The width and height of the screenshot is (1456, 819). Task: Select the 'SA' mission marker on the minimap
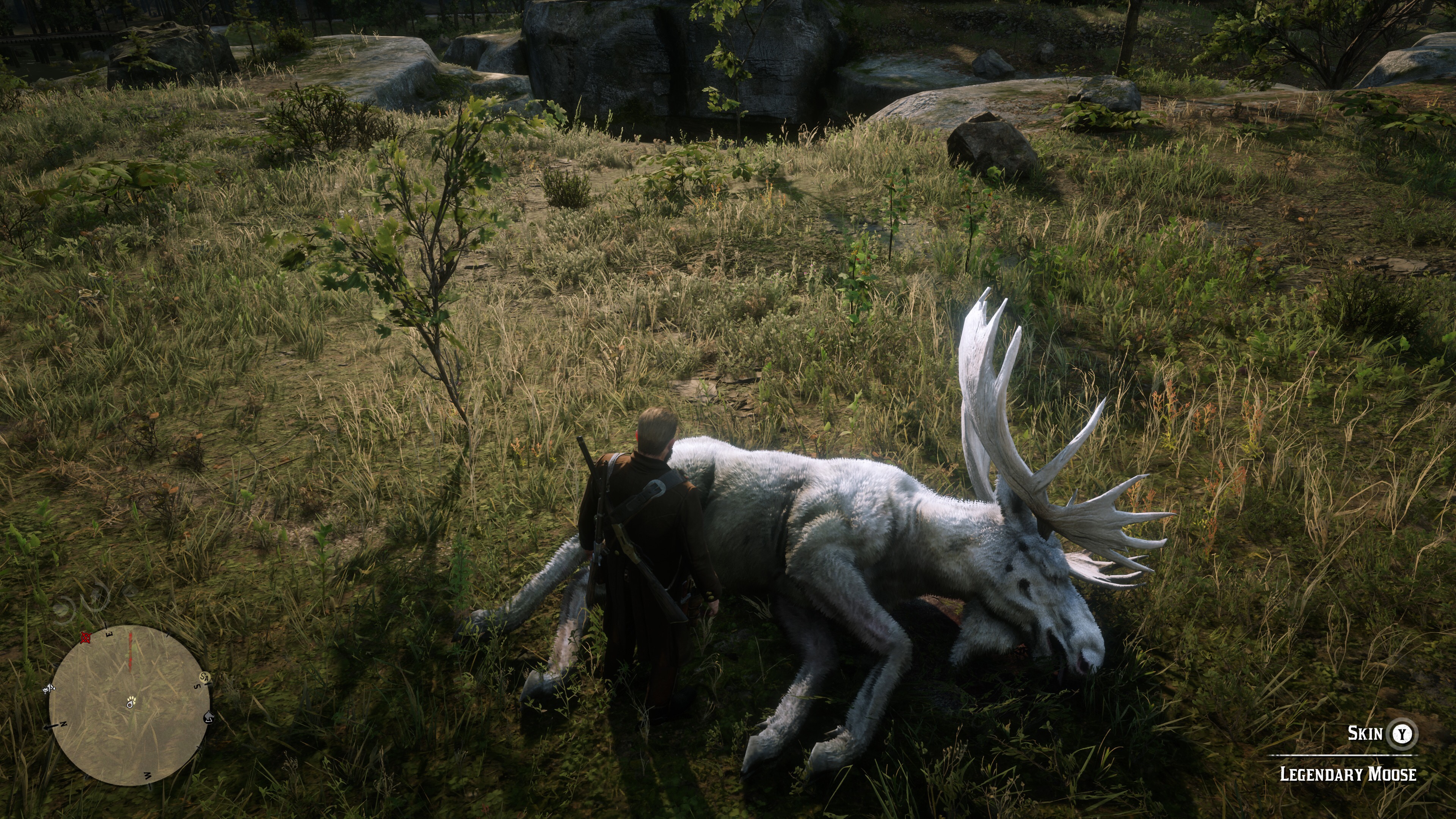204,676
